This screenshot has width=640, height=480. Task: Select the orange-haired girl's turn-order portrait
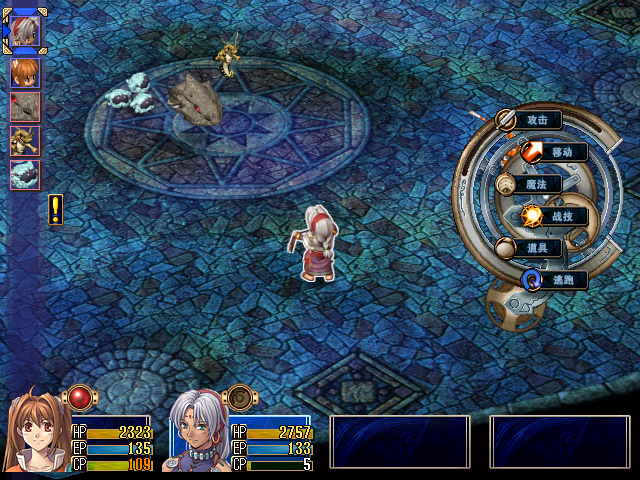[25, 72]
